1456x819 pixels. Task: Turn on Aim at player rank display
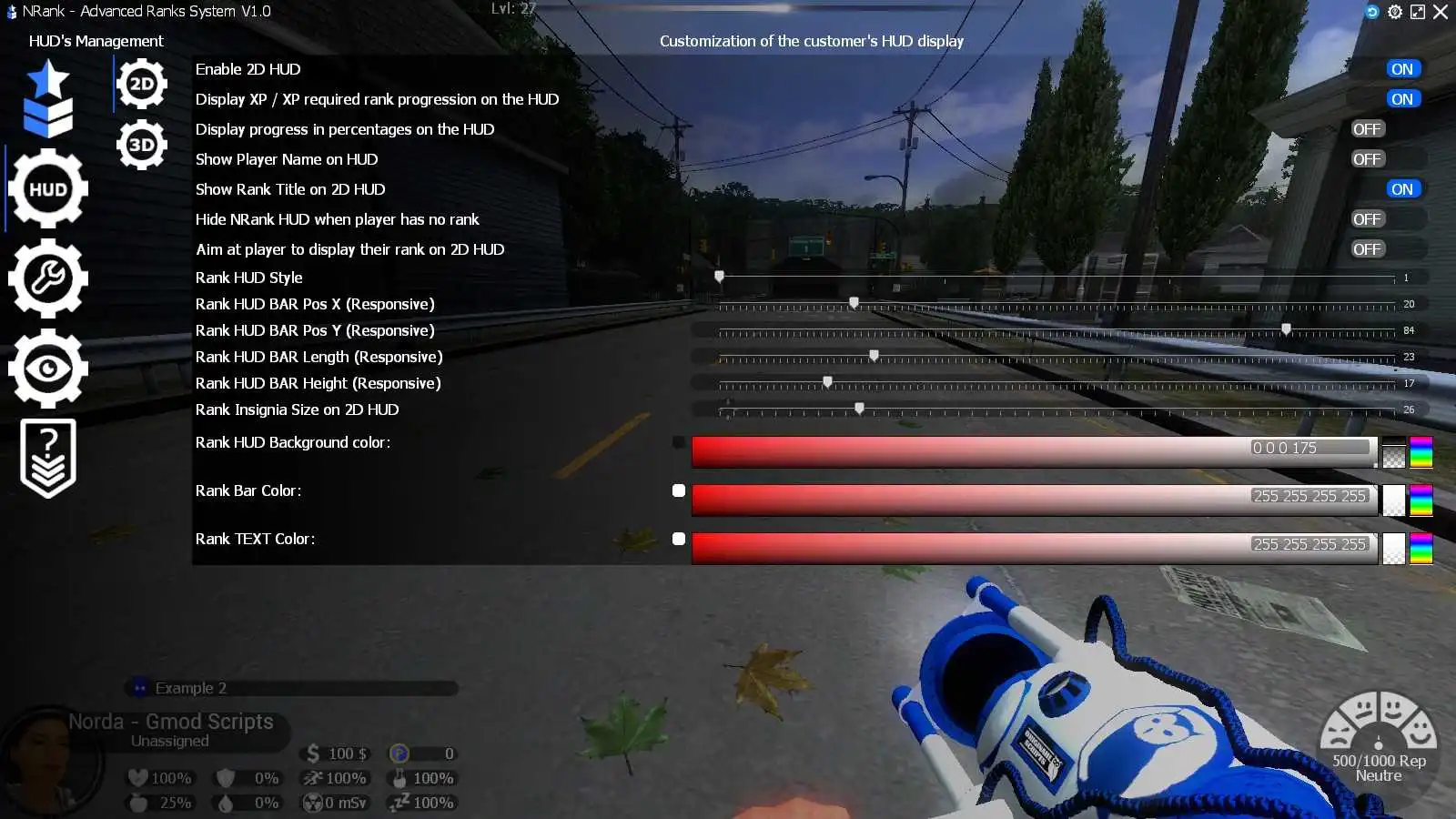coord(1367,248)
